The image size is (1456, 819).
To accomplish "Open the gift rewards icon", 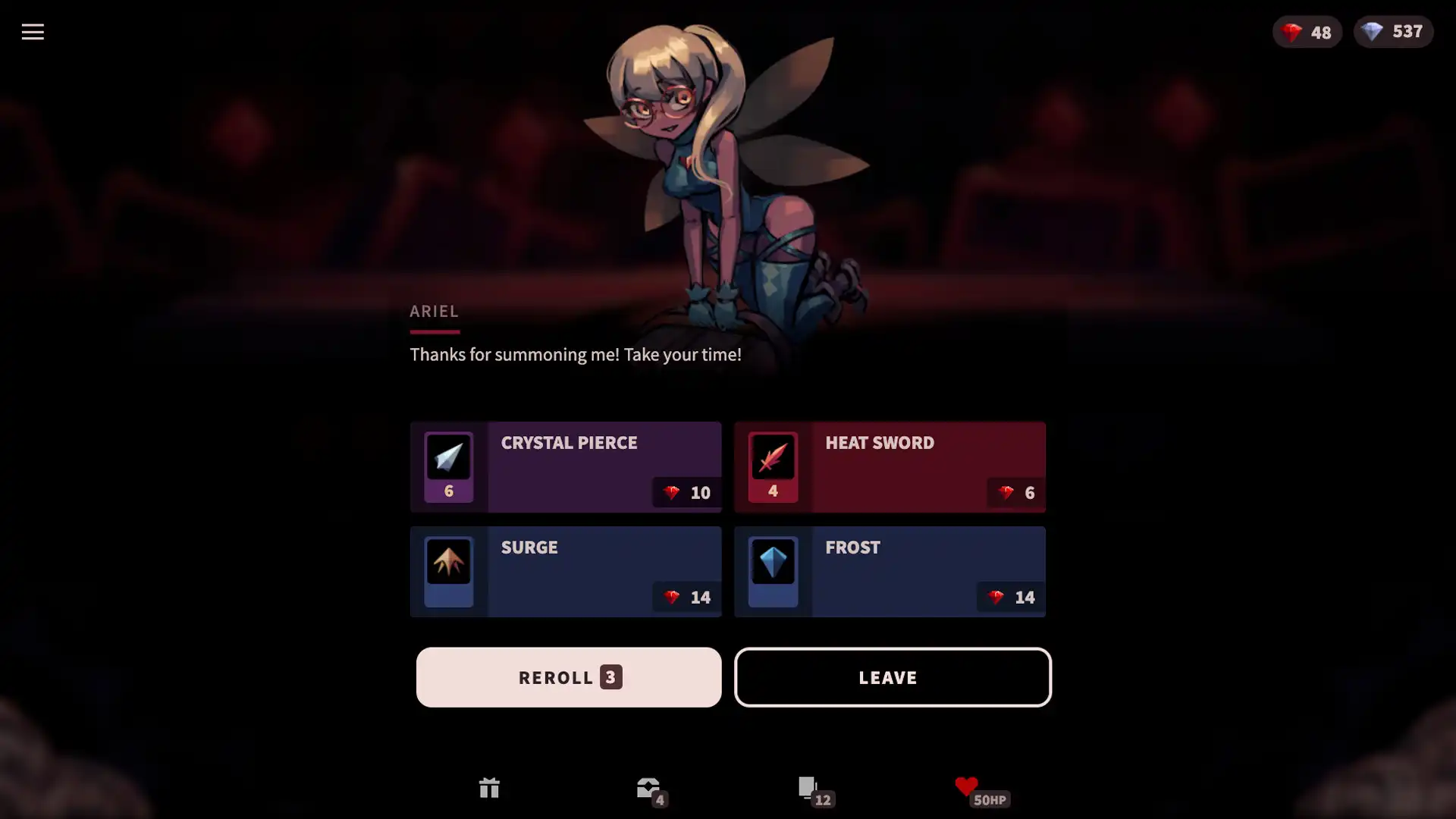I will click(x=489, y=789).
